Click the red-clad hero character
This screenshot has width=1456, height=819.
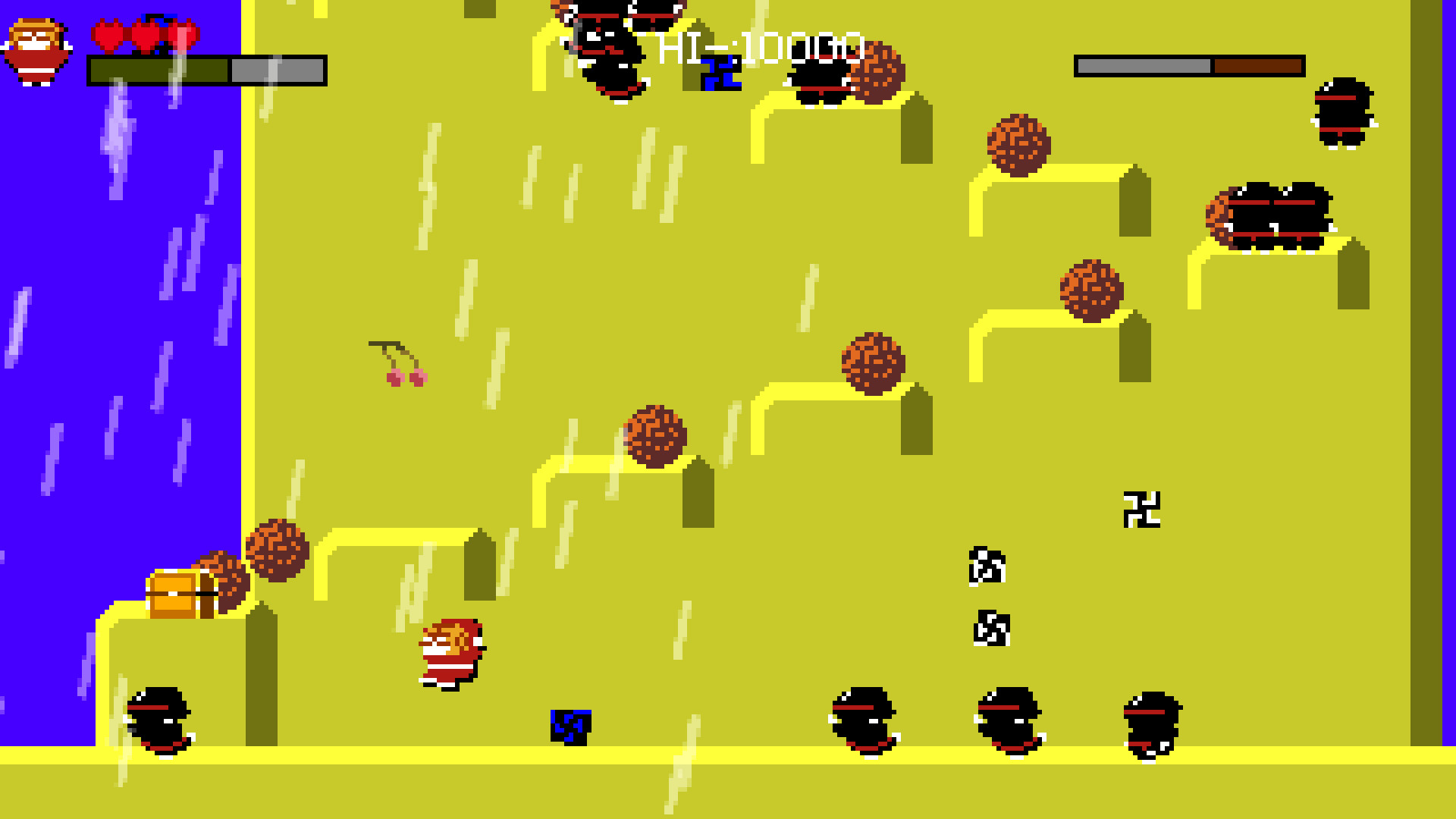(x=449, y=656)
